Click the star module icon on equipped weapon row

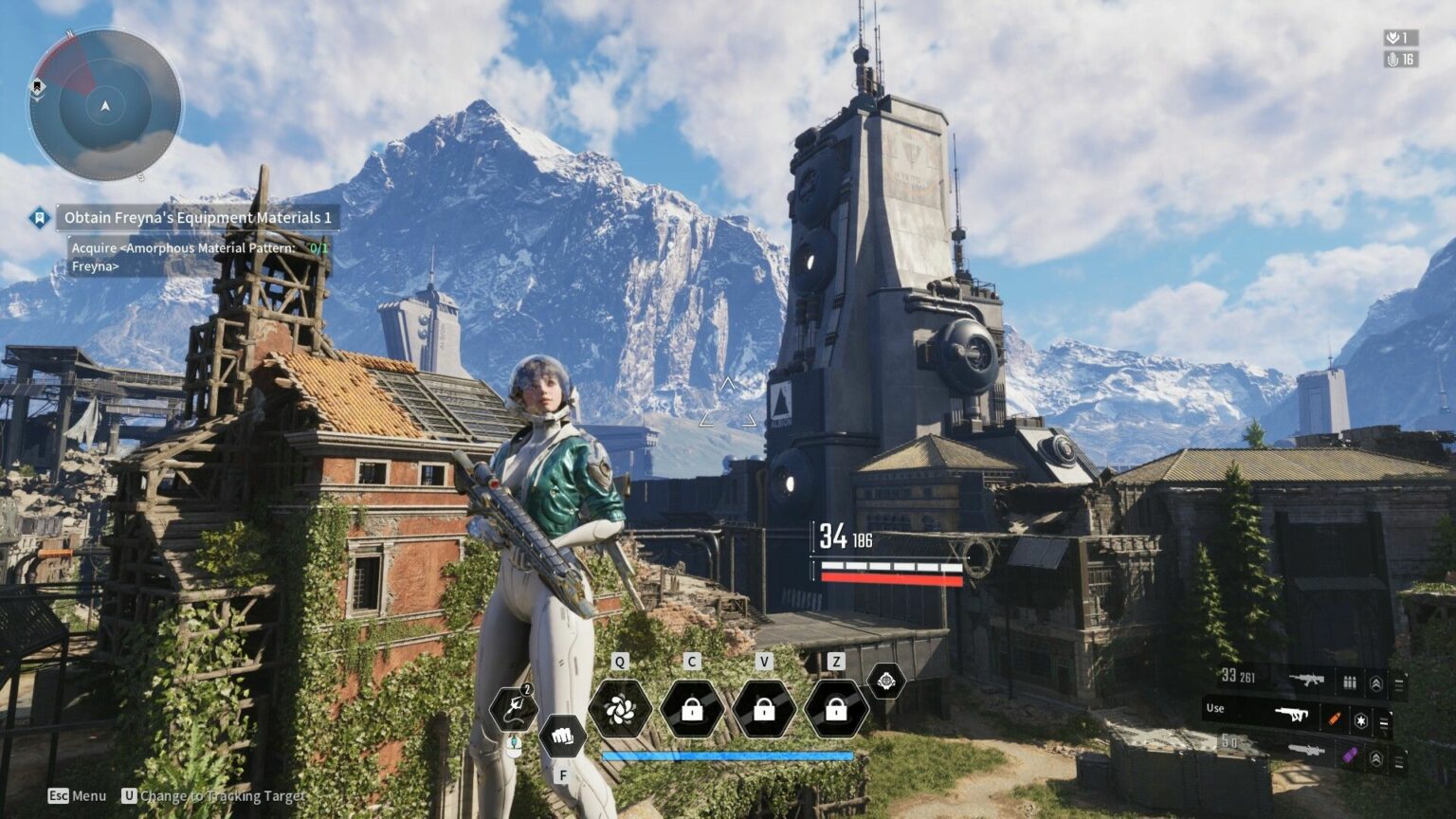click(1362, 720)
